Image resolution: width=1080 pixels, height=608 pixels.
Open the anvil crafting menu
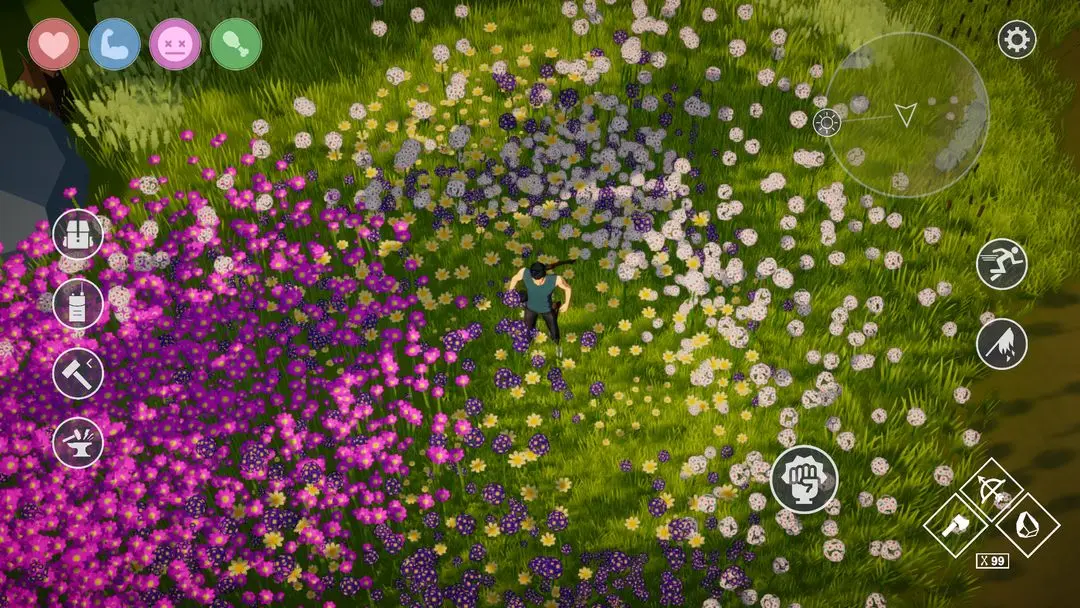pos(78,442)
